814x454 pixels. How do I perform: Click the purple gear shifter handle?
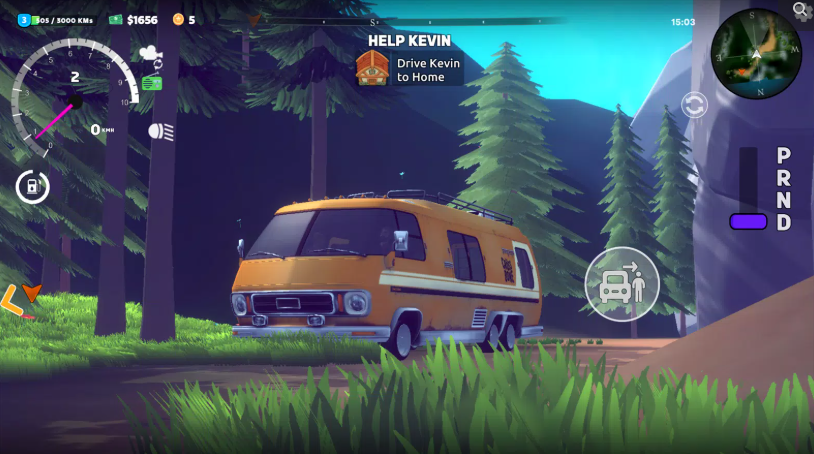(748, 221)
